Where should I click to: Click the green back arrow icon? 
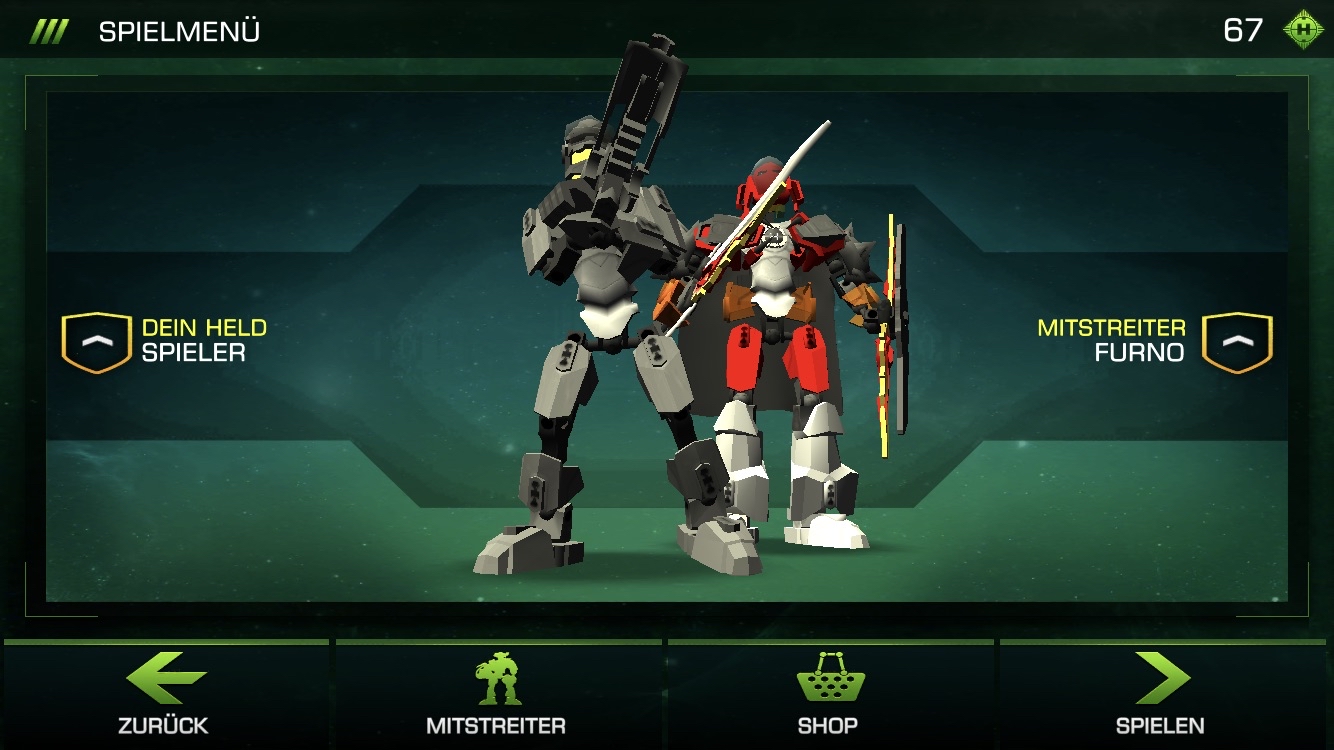click(x=164, y=676)
